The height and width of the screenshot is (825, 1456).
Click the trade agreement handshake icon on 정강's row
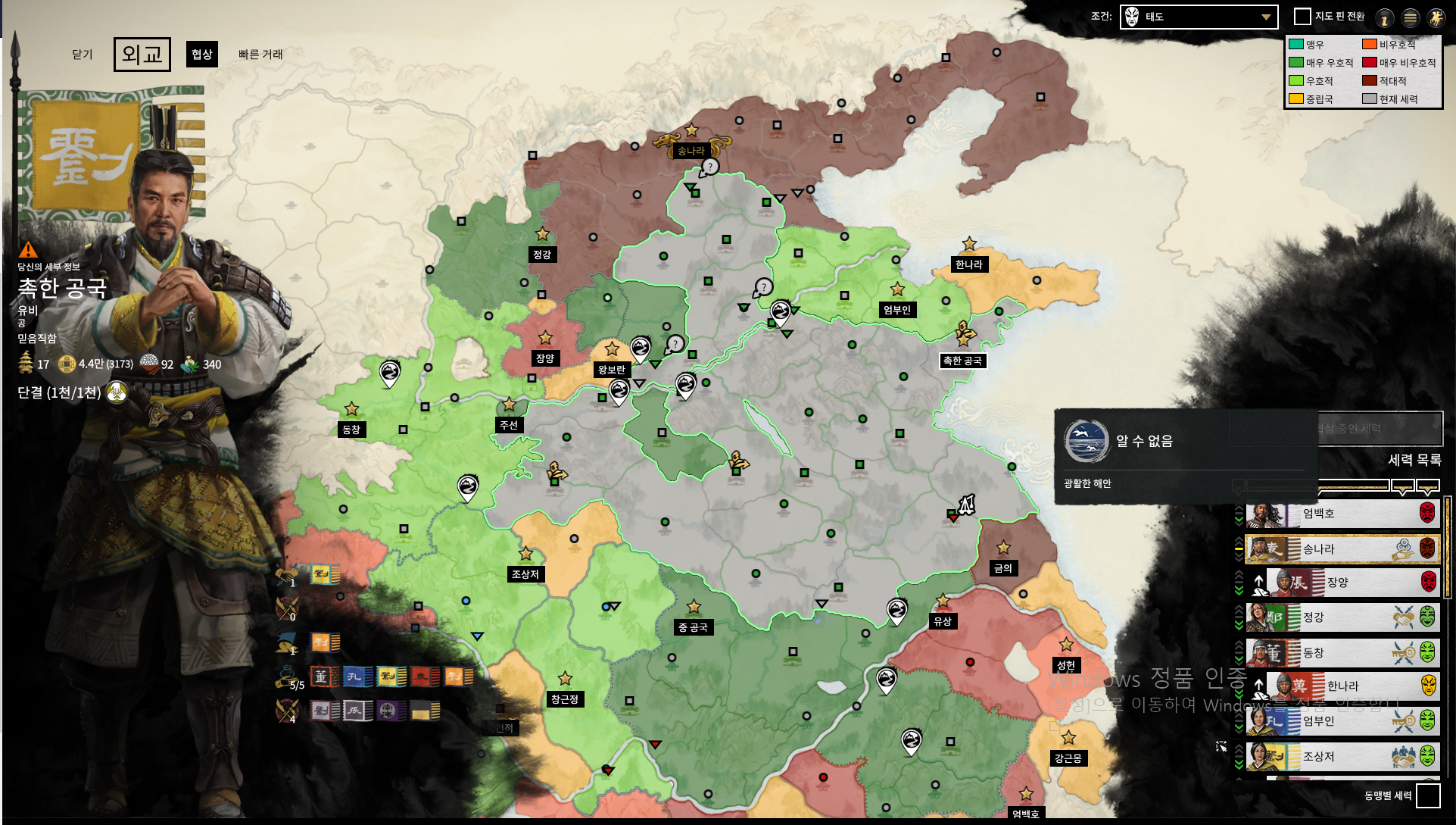pos(1404,616)
